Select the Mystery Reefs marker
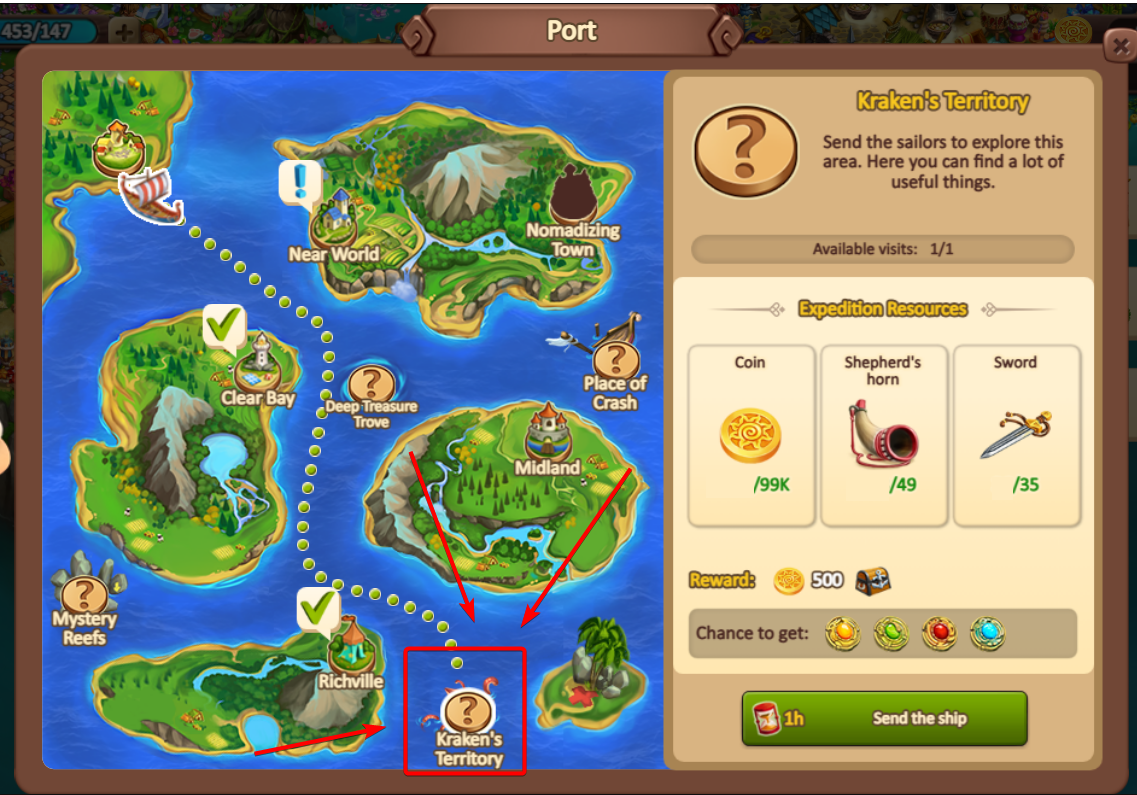The image size is (1137, 795). point(85,596)
